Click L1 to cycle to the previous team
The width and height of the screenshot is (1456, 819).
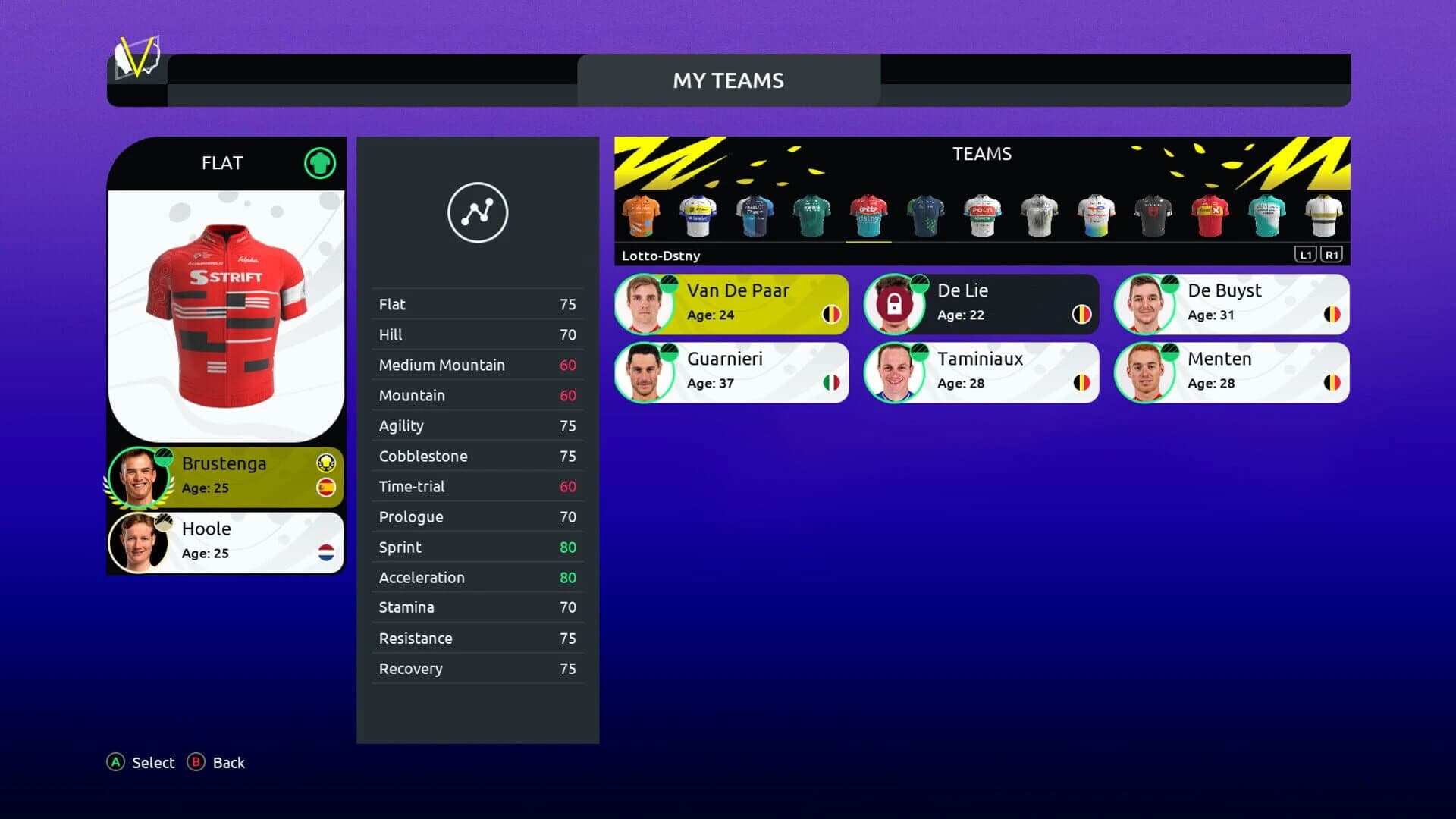click(x=1306, y=255)
